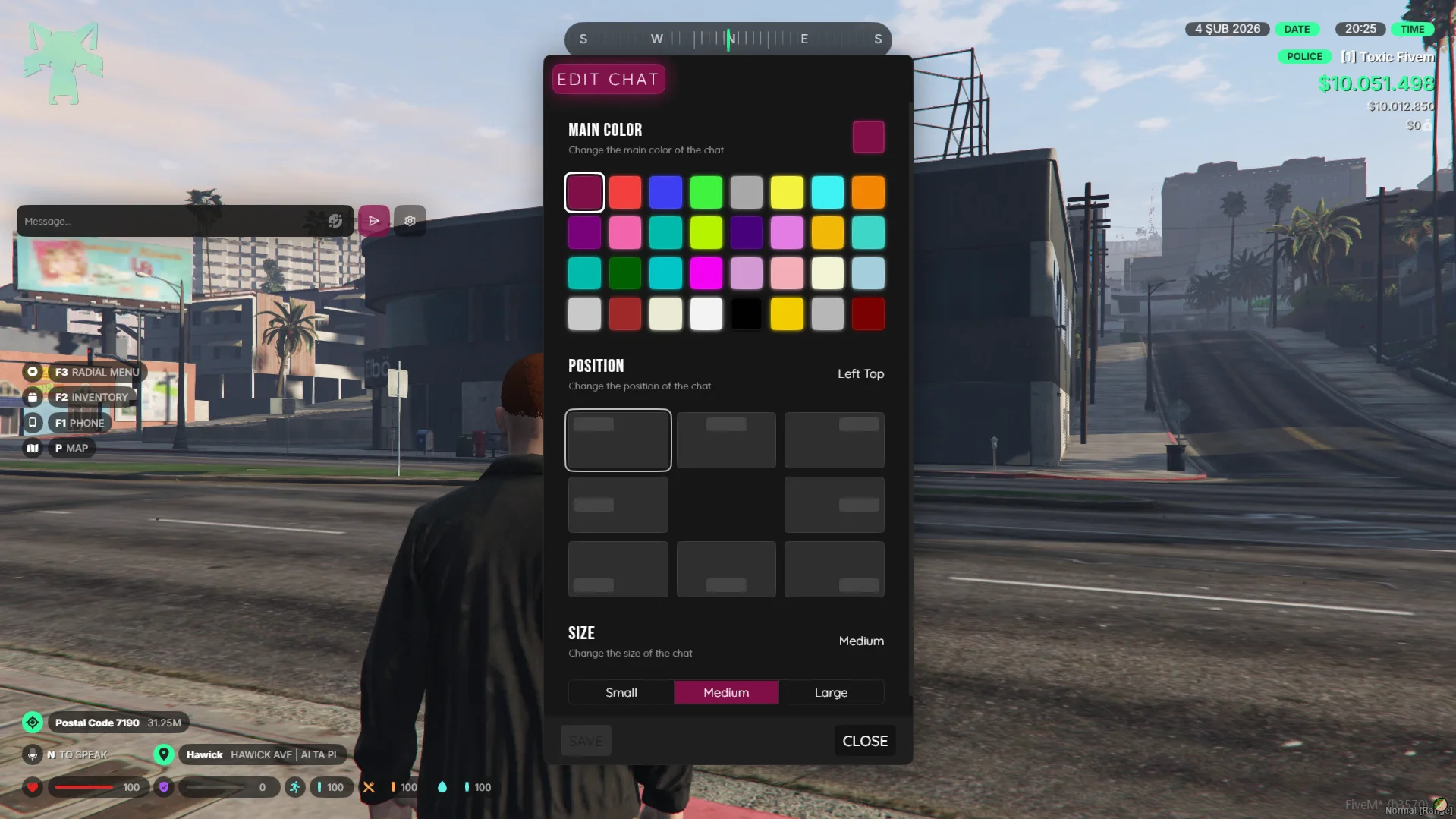Screen dimensions: 1456x819
Task: Switch to the Medium size tab
Action: [725, 692]
